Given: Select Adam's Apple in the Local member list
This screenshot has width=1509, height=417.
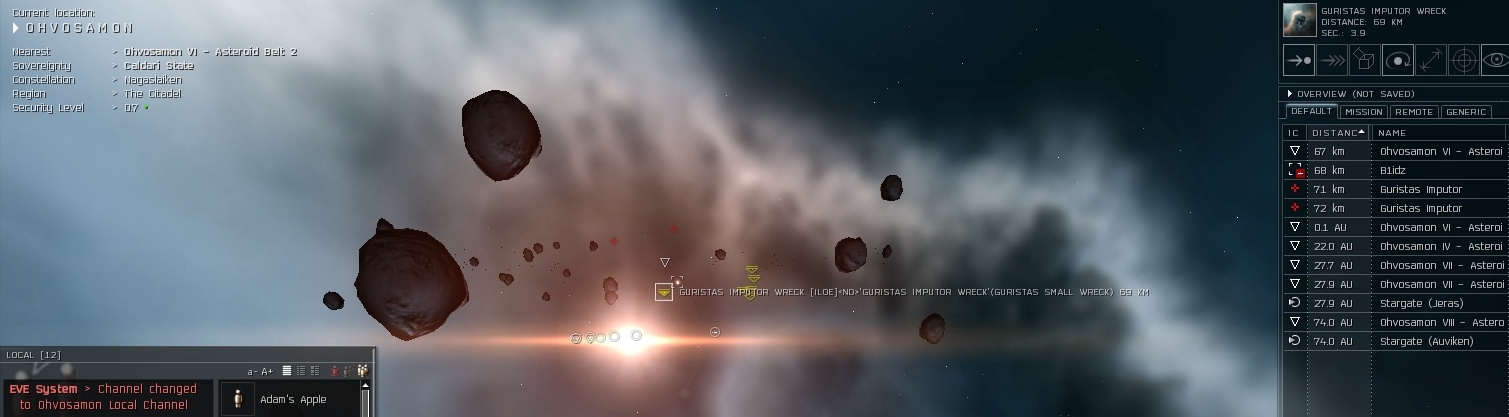Looking at the screenshot, I should pos(292,399).
